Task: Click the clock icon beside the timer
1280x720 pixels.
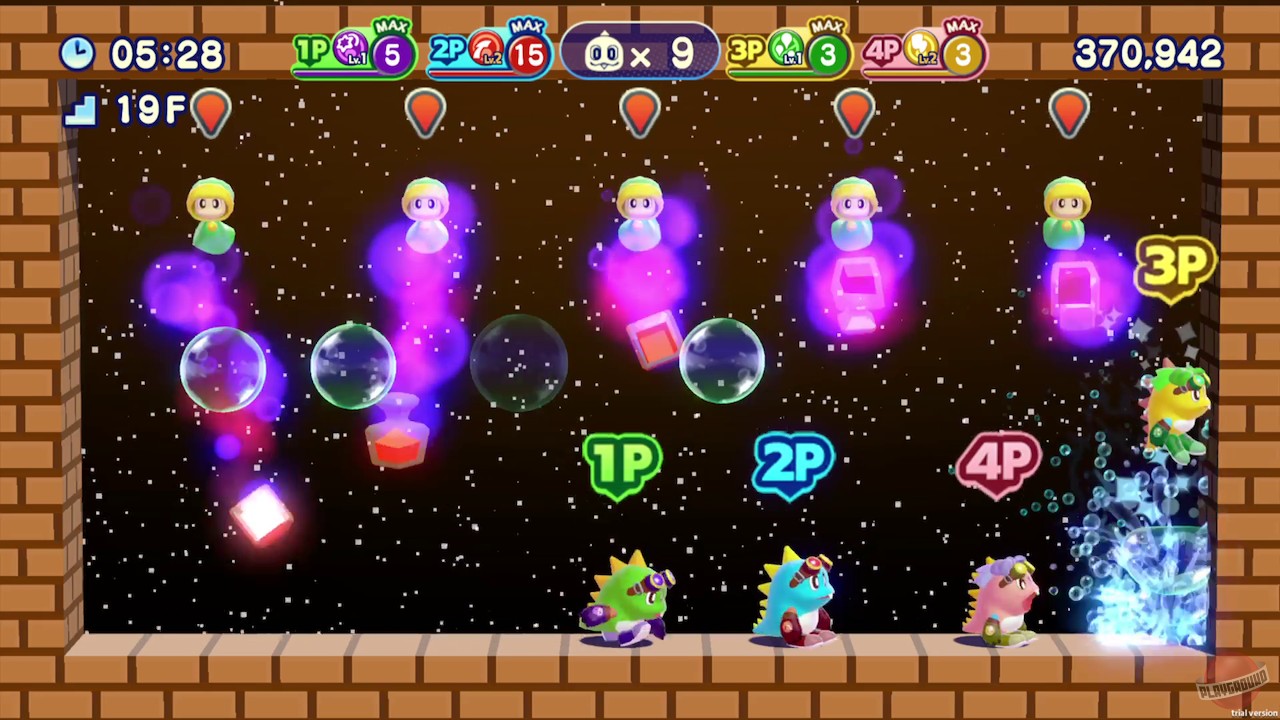Action: click(x=78, y=53)
